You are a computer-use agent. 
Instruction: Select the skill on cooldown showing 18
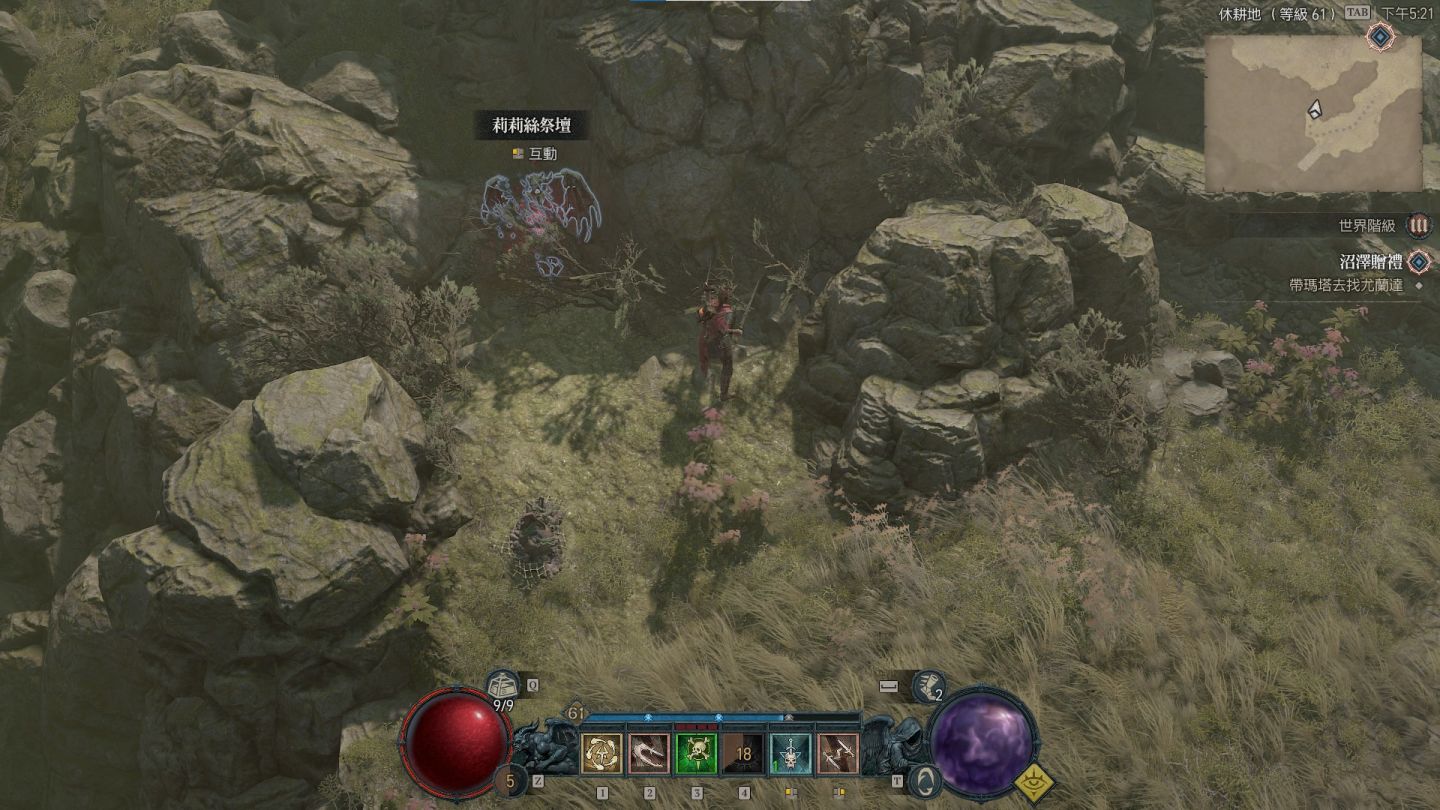(743, 753)
